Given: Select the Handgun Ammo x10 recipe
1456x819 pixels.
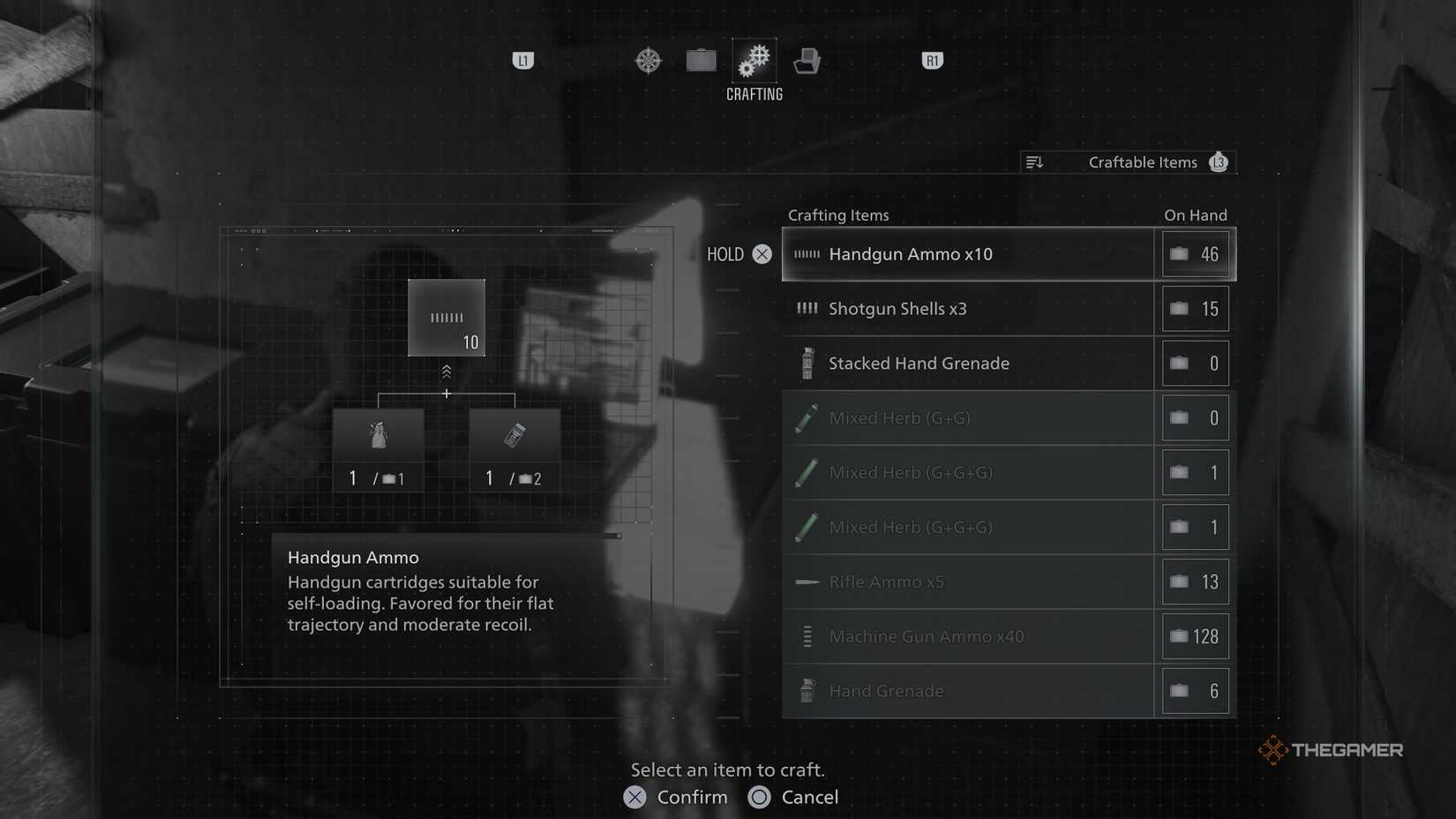Looking at the screenshot, I should tap(968, 254).
